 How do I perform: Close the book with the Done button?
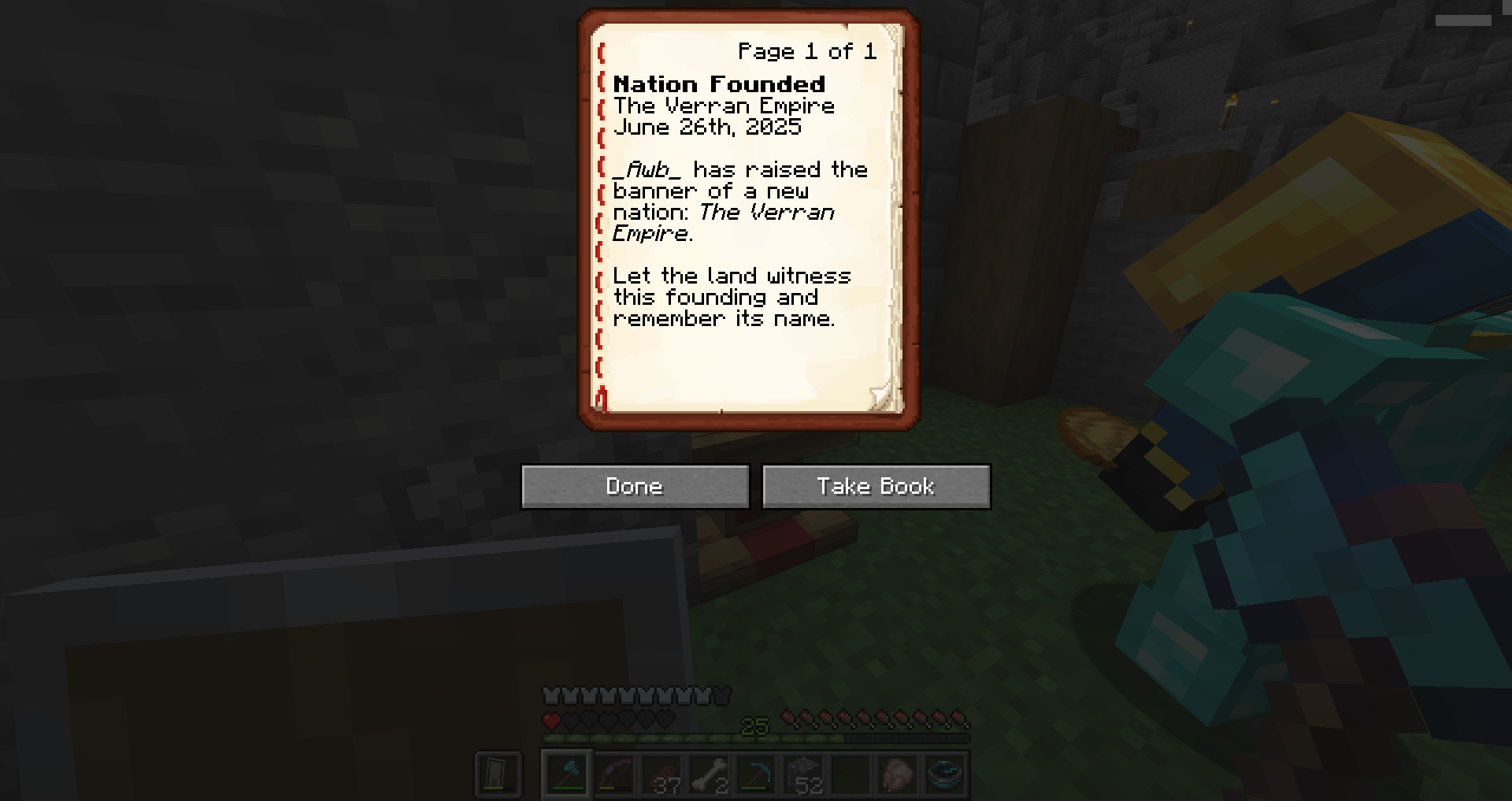pyautogui.click(x=635, y=486)
